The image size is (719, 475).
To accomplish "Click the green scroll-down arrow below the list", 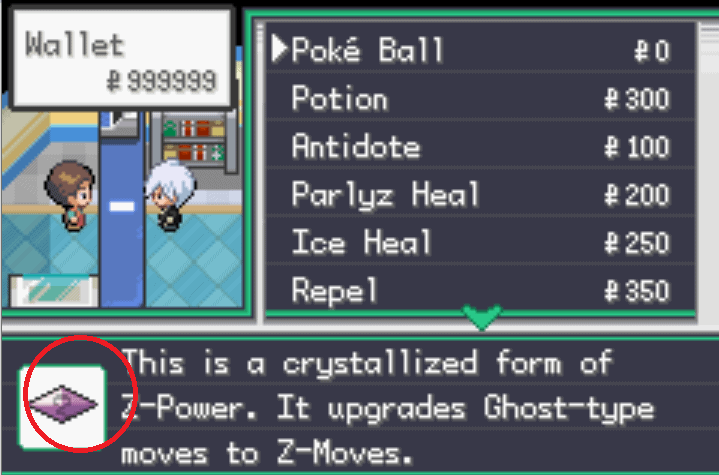I will (482, 320).
